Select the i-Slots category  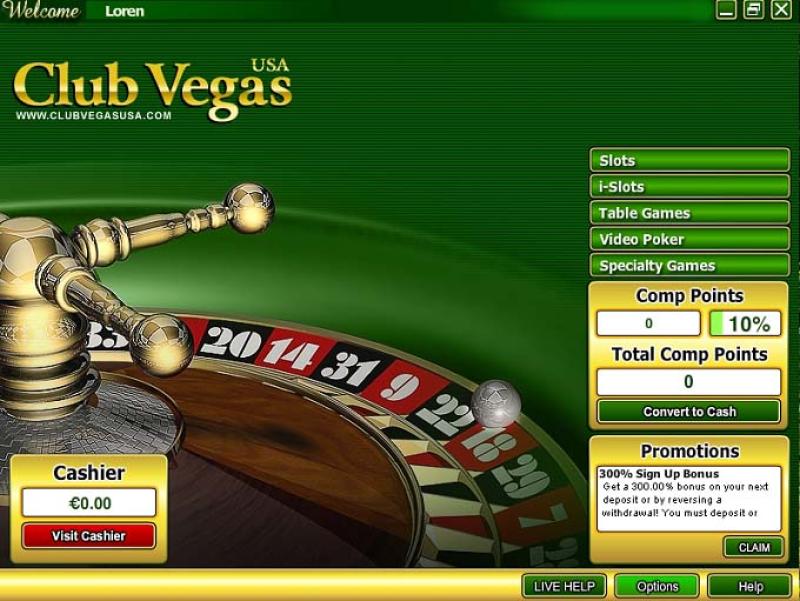pos(689,186)
